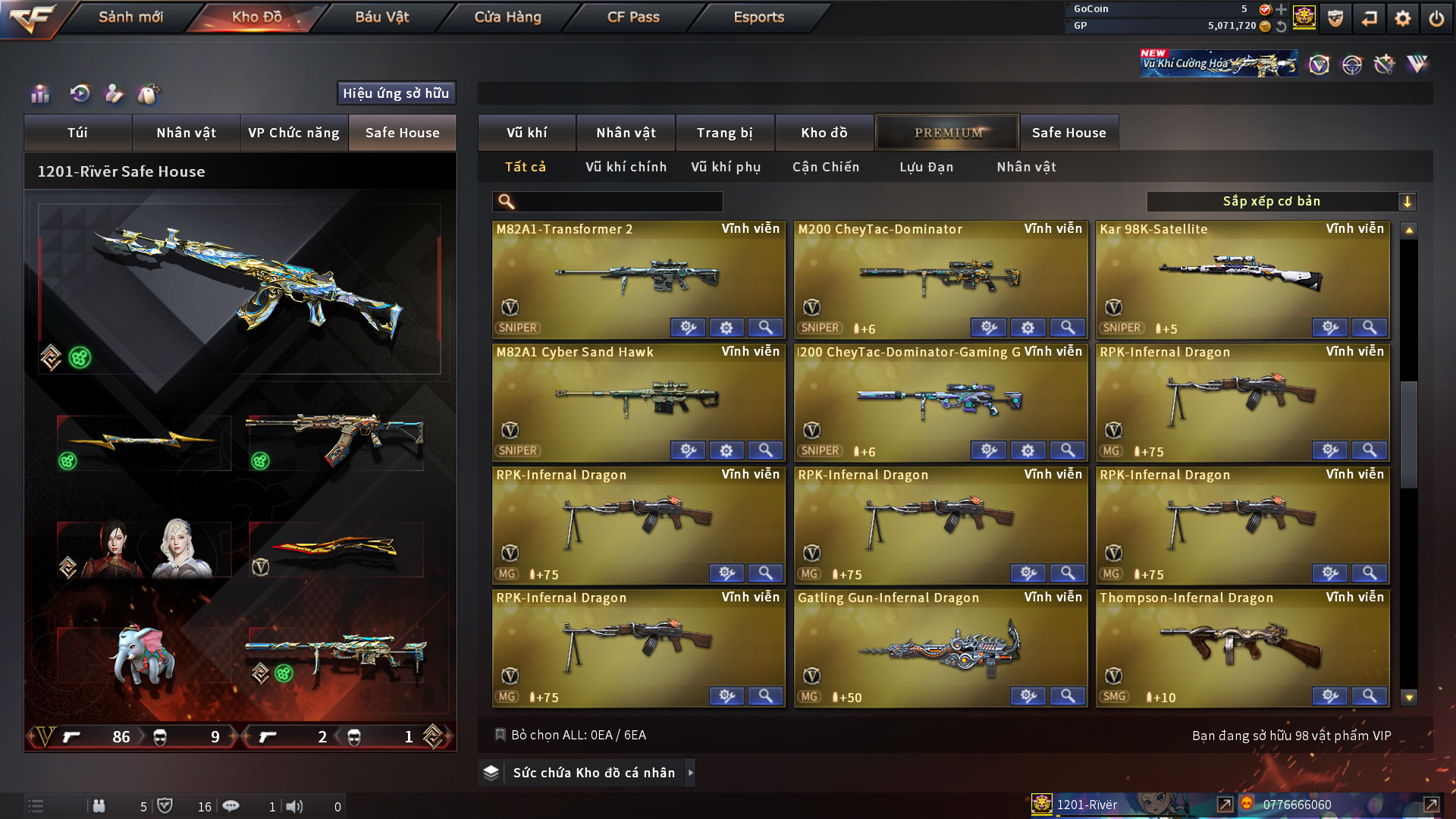This screenshot has height=819, width=1456.
Task: Filter by Cận Chiến weapons
Action: coord(825,167)
